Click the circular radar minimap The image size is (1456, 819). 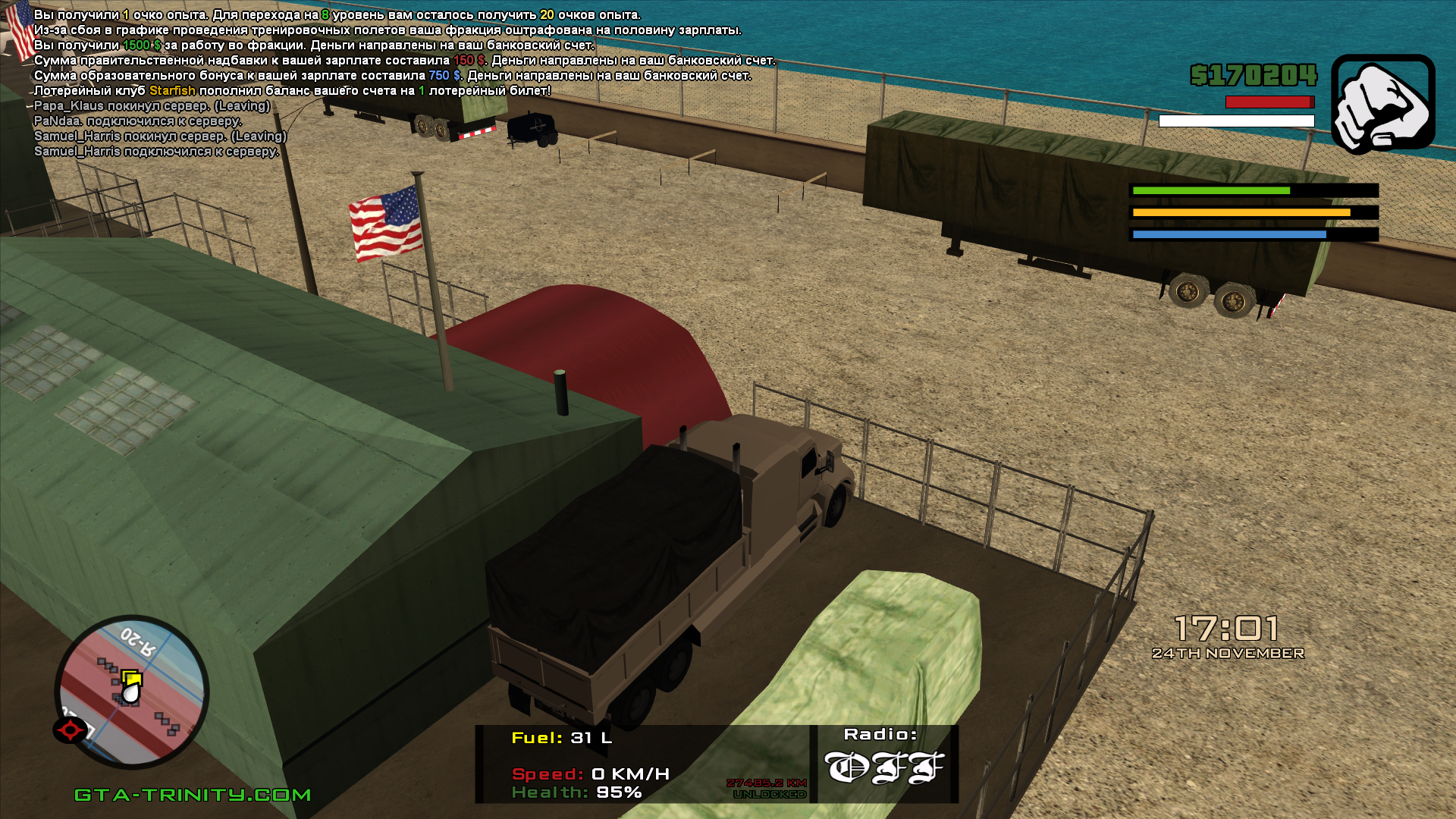click(132, 690)
